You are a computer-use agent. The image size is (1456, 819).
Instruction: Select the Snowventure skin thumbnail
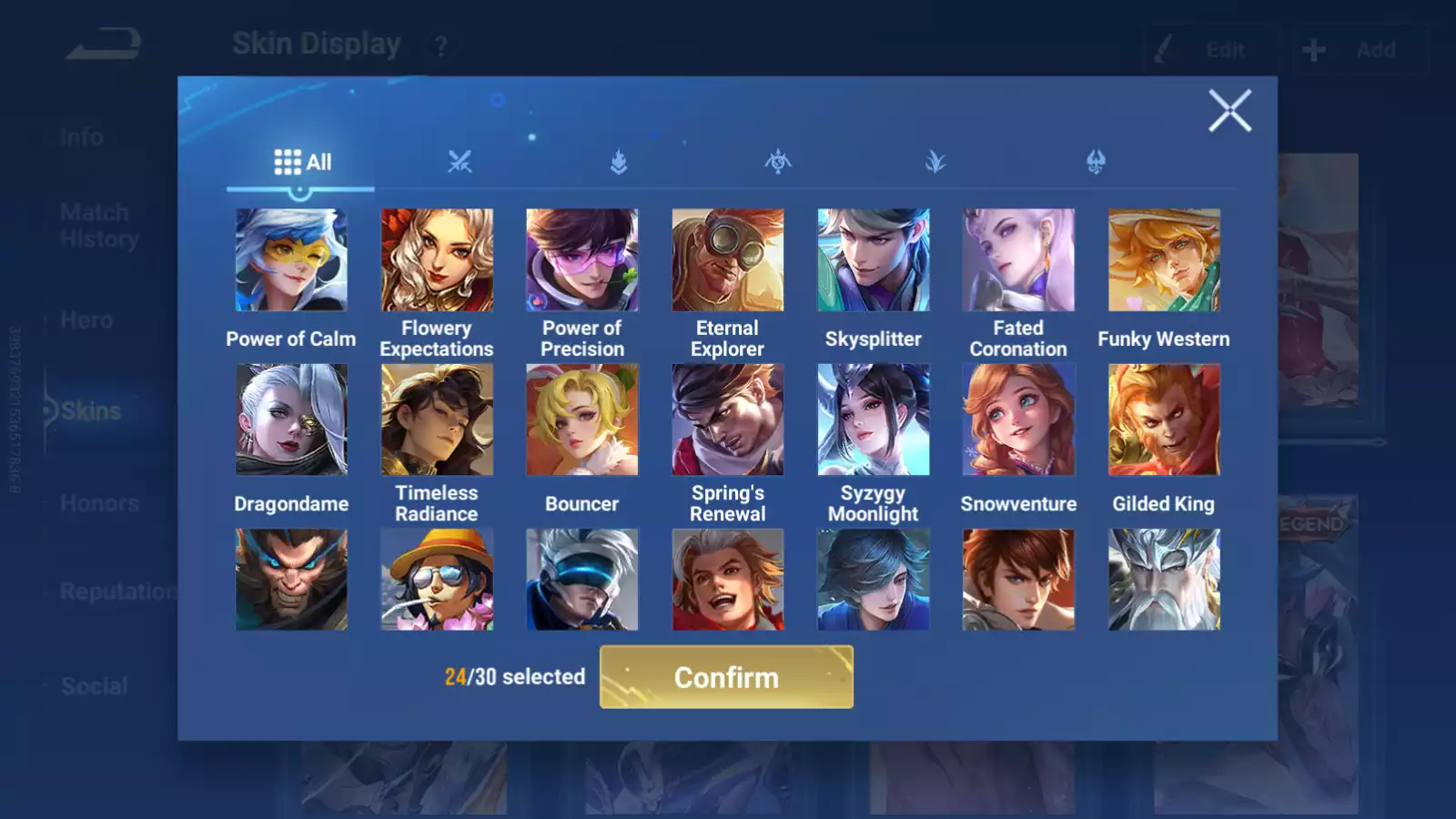1018,419
